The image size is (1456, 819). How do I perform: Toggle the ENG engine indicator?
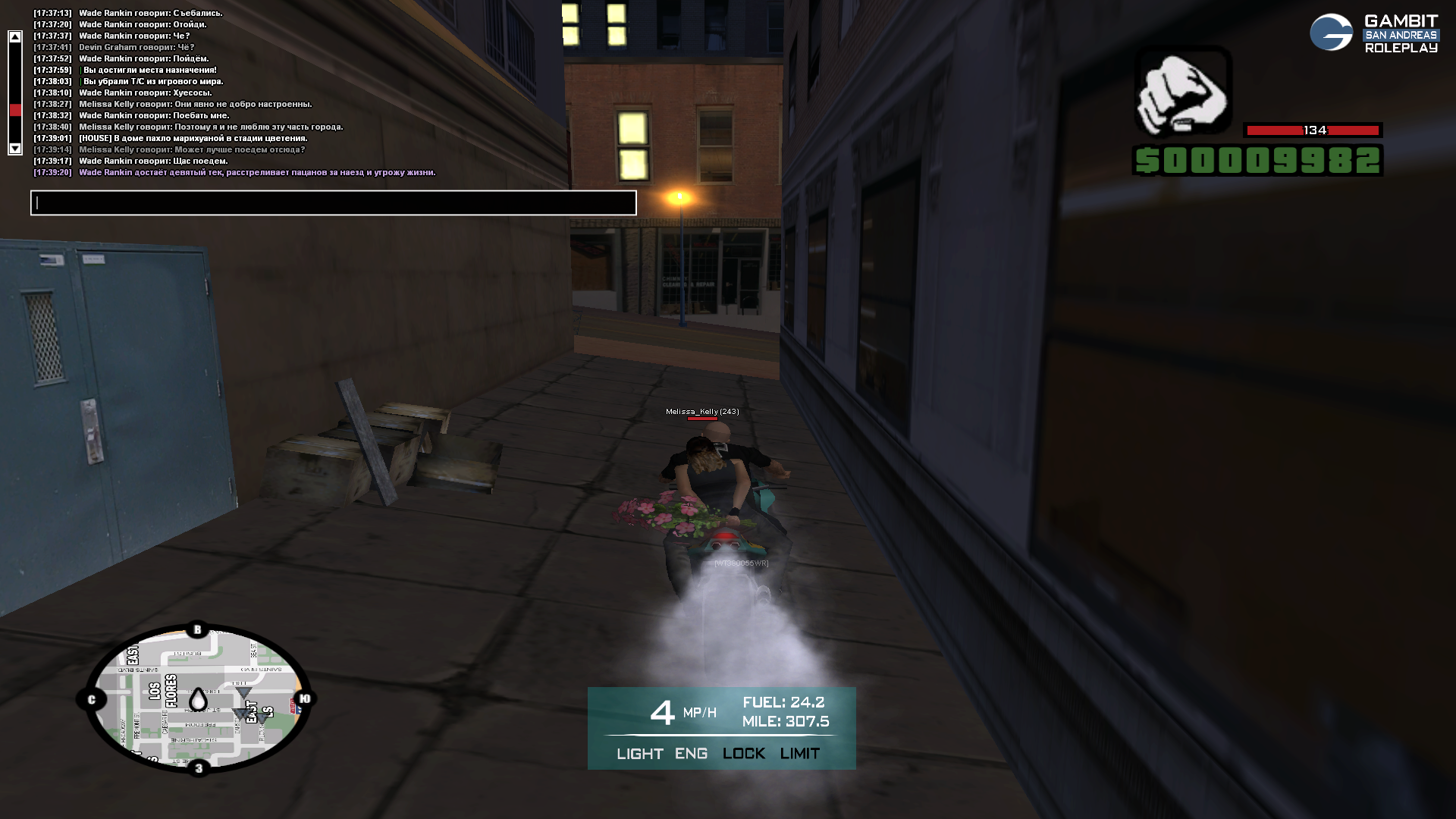click(691, 754)
